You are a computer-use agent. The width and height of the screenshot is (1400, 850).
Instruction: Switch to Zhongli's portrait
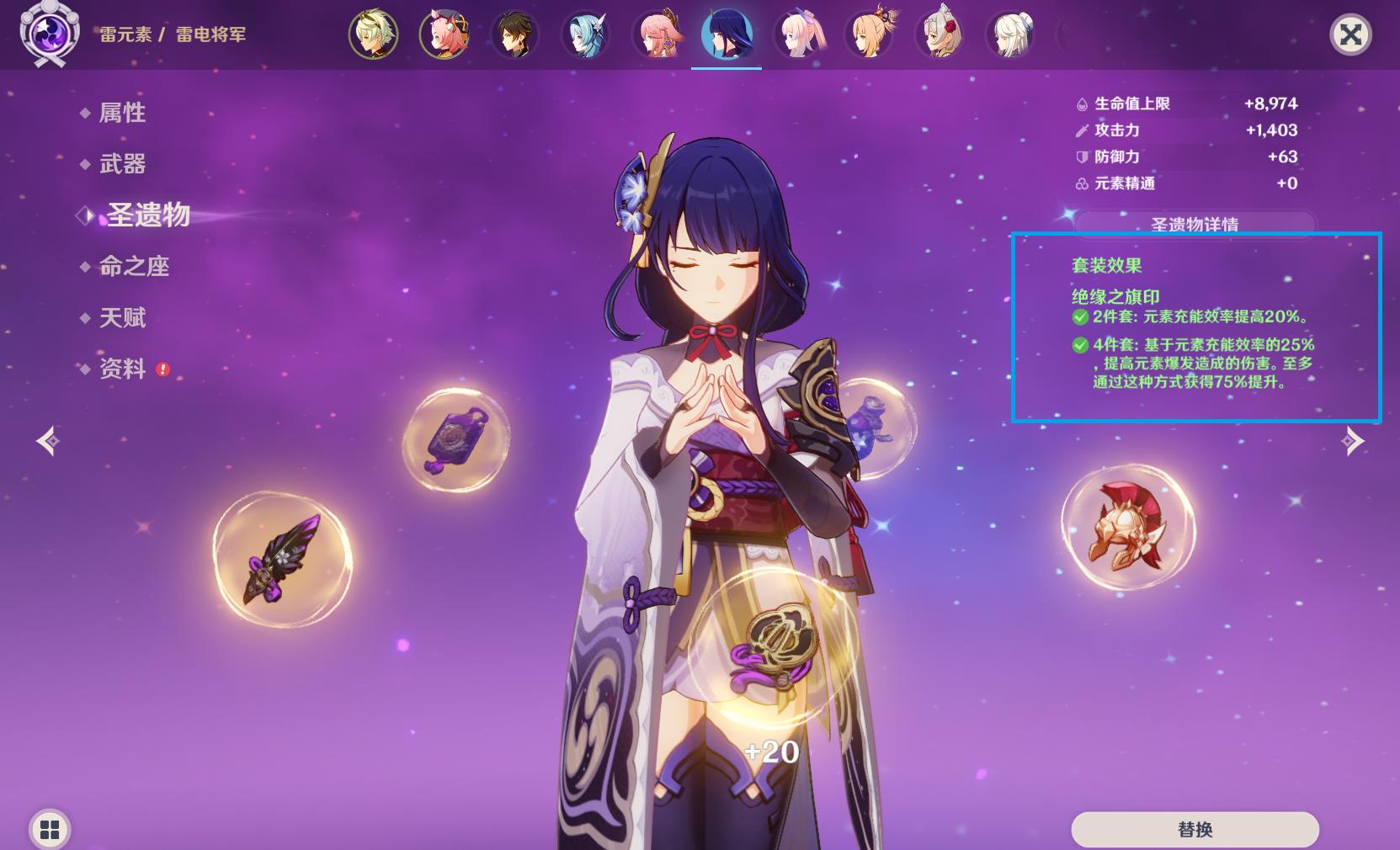tap(514, 35)
